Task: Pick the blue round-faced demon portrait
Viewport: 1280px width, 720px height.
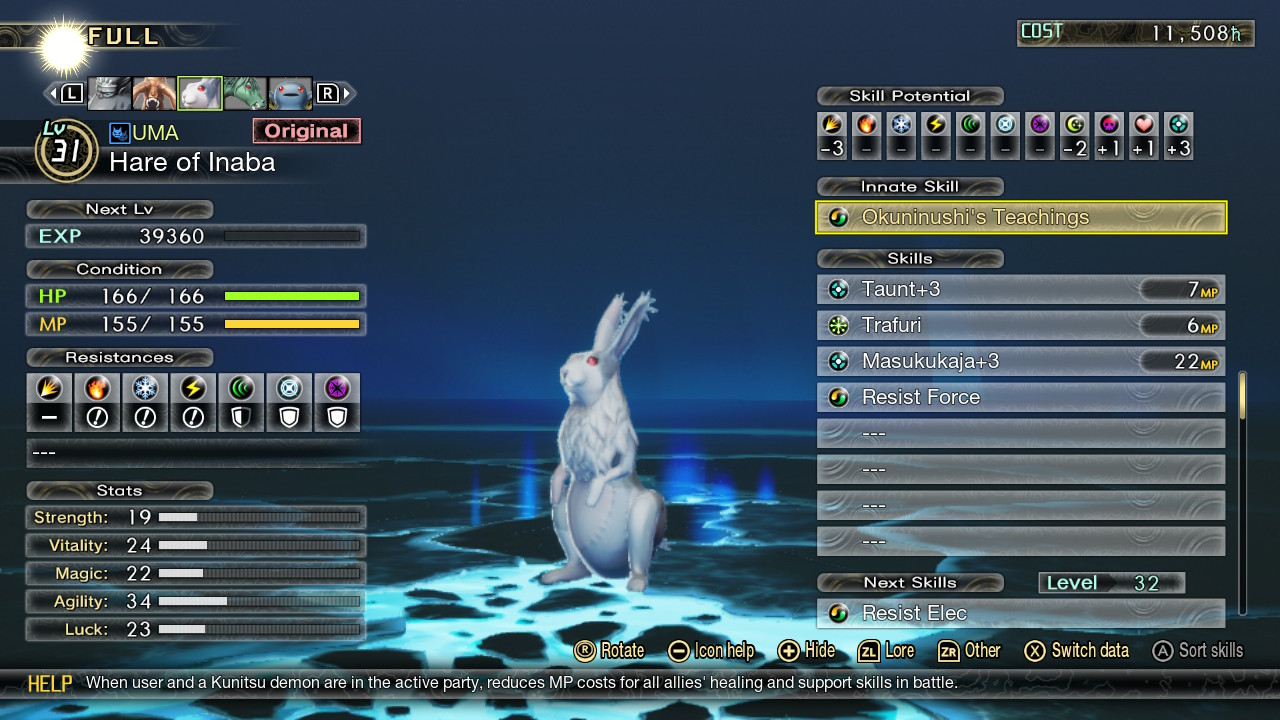Action: click(290, 93)
